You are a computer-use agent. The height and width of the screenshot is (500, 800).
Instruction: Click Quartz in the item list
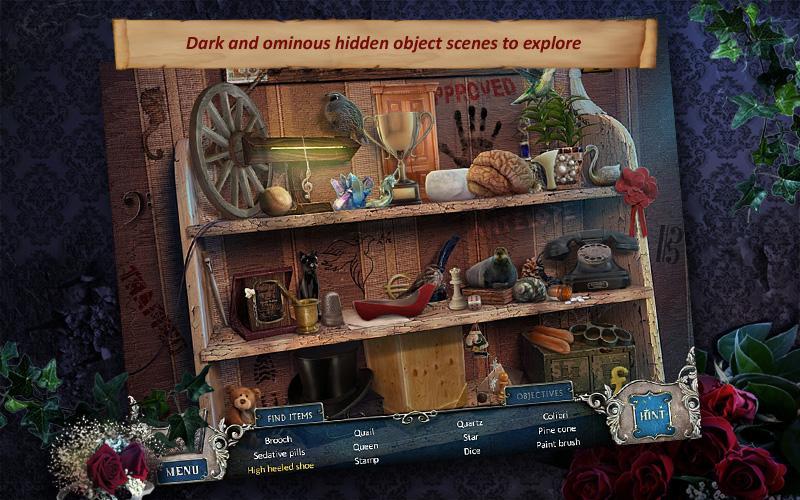coord(469,424)
